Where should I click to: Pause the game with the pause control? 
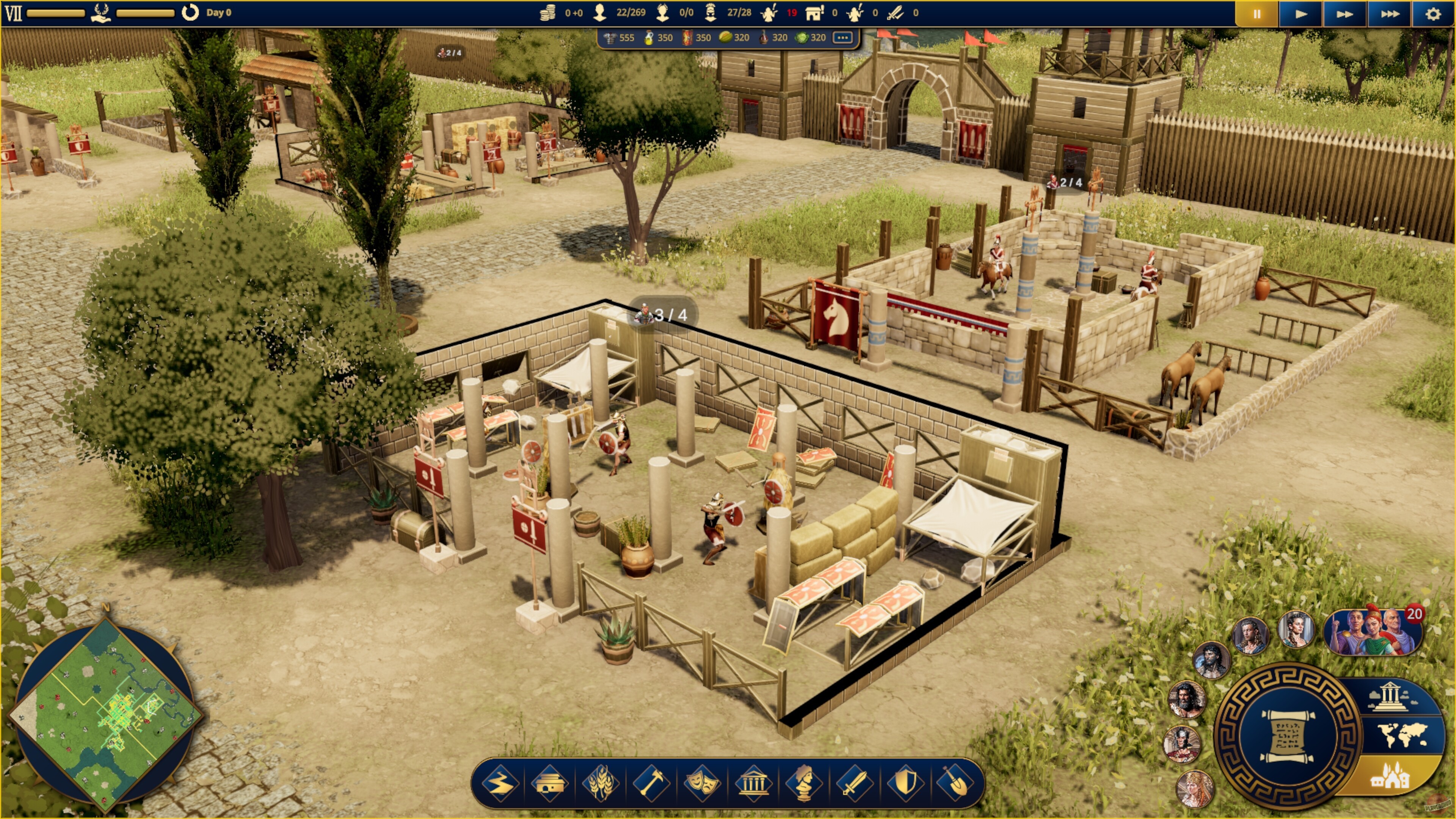click(1257, 15)
